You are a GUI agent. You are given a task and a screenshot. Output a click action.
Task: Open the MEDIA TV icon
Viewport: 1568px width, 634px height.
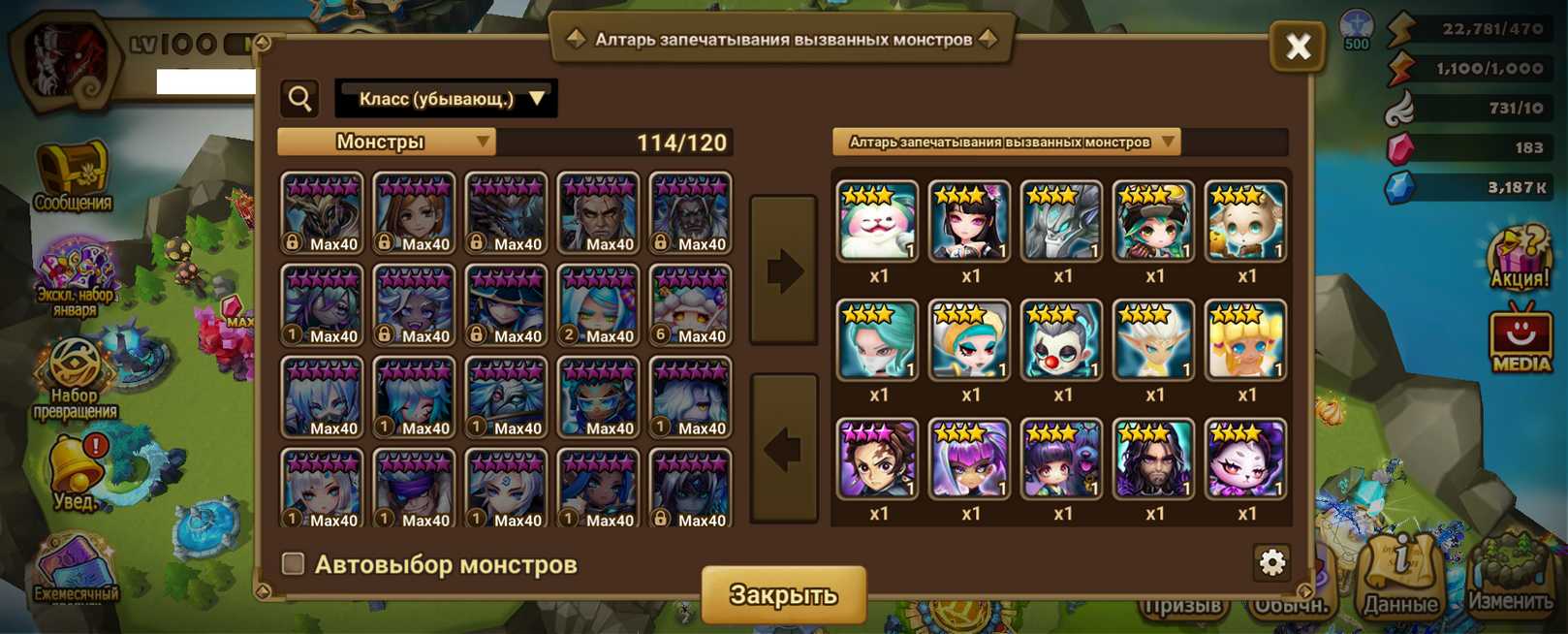coord(1521,339)
